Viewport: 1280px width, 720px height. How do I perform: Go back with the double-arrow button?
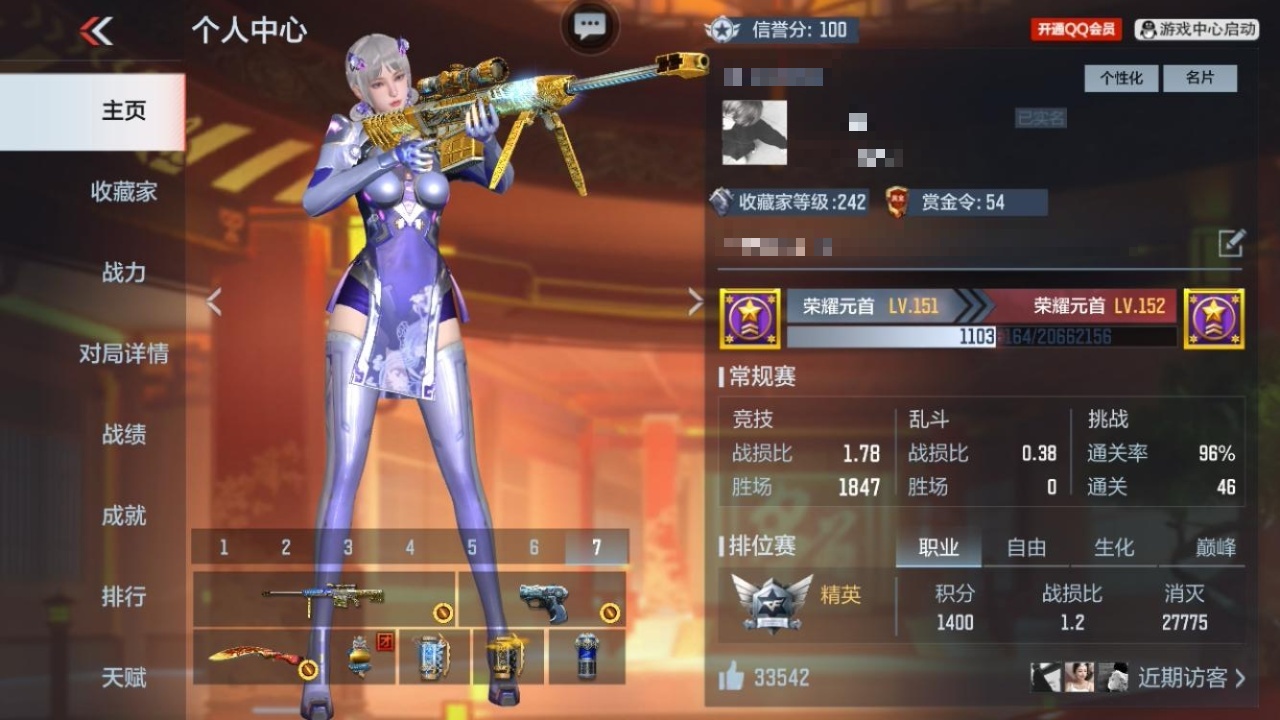97,31
